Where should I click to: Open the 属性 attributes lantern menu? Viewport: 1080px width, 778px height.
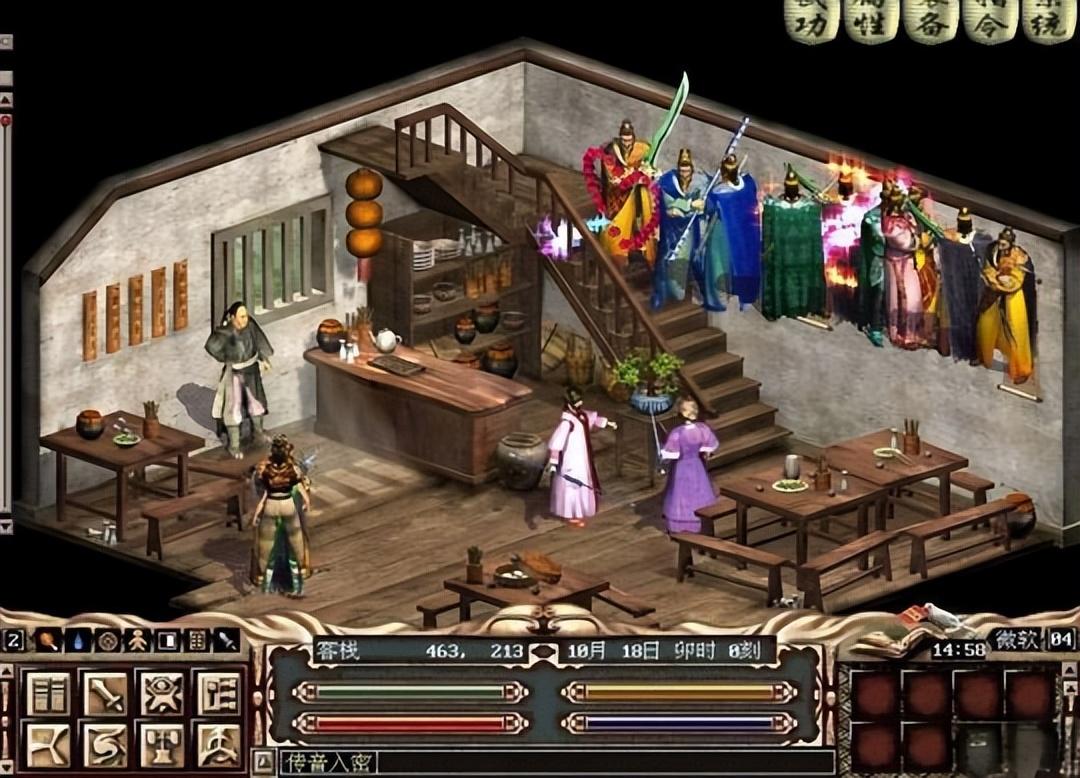pos(870,21)
